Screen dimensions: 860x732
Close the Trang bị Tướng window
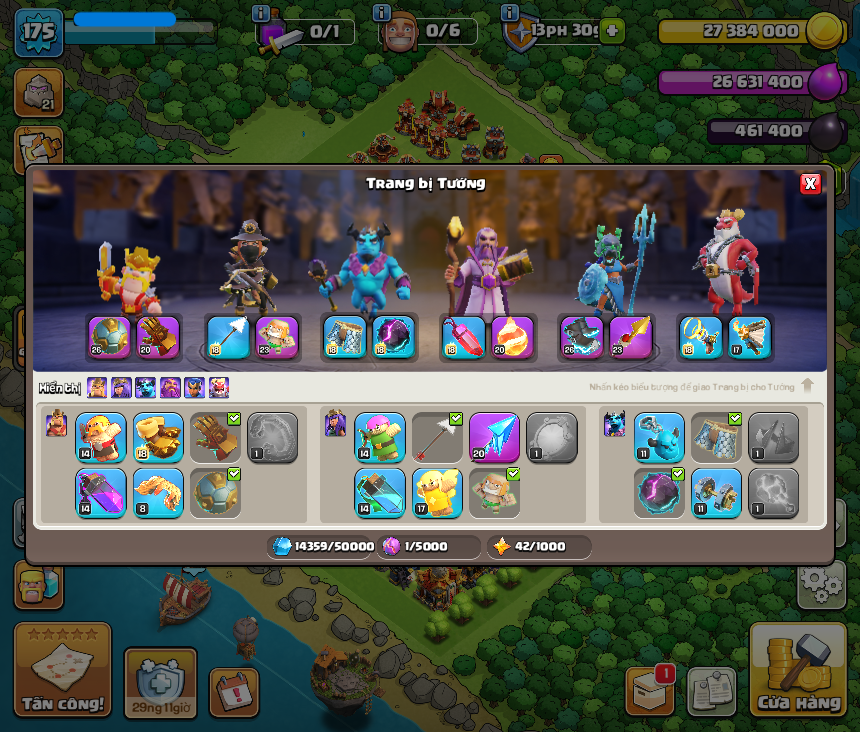810,183
